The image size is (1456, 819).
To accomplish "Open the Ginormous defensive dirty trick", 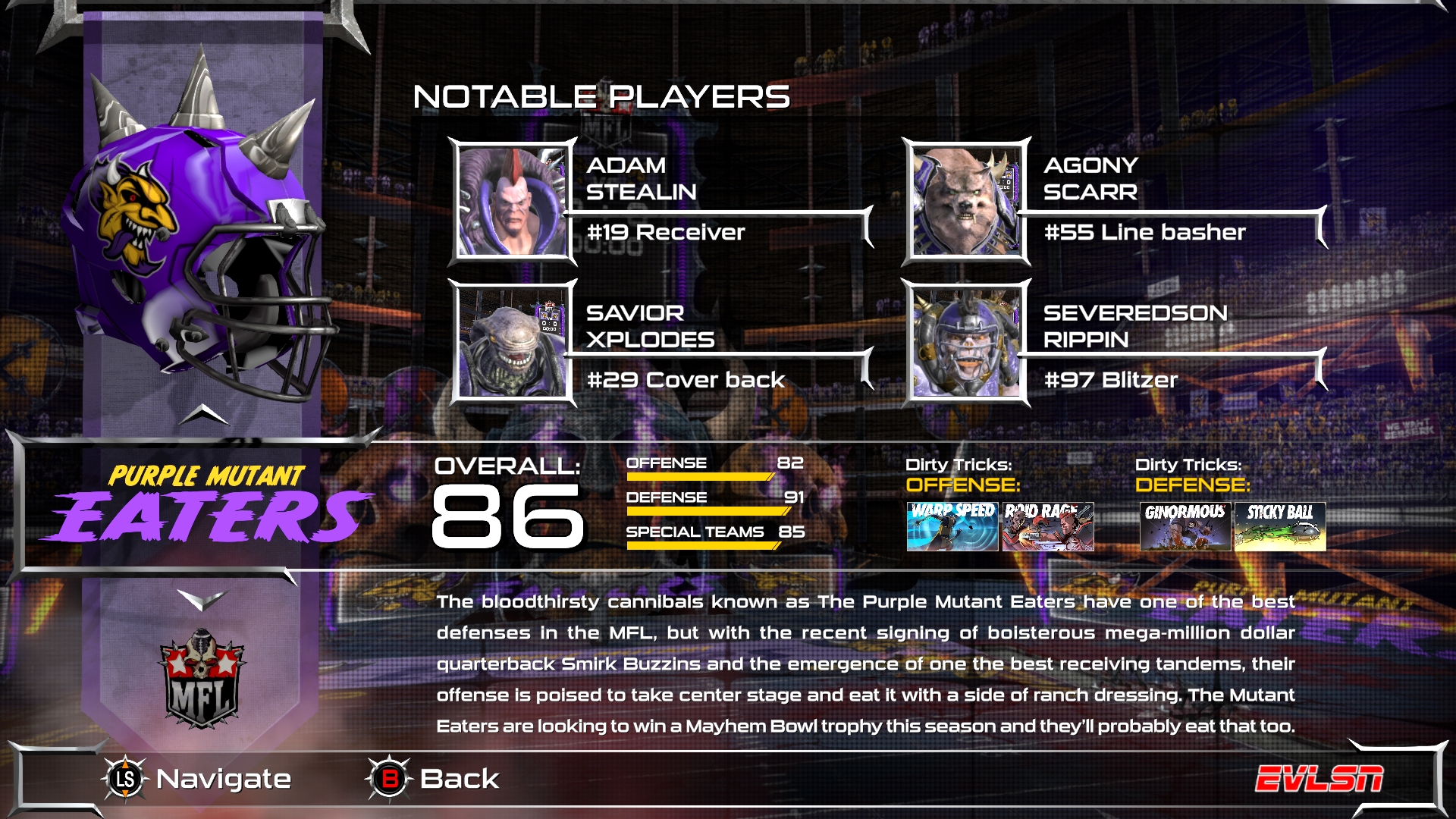I will [x=1187, y=525].
